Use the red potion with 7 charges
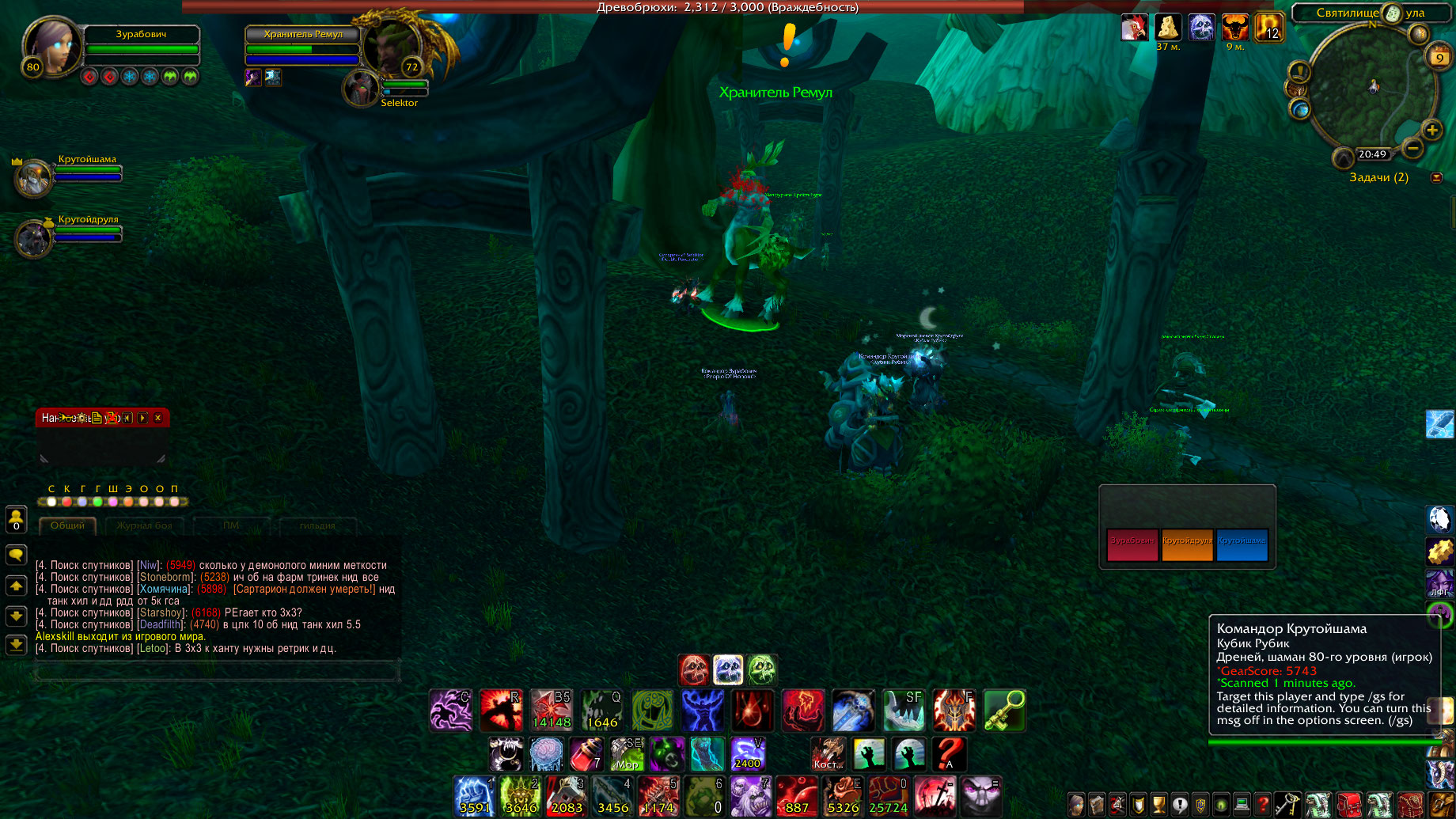1456x819 pixels. 586,754
